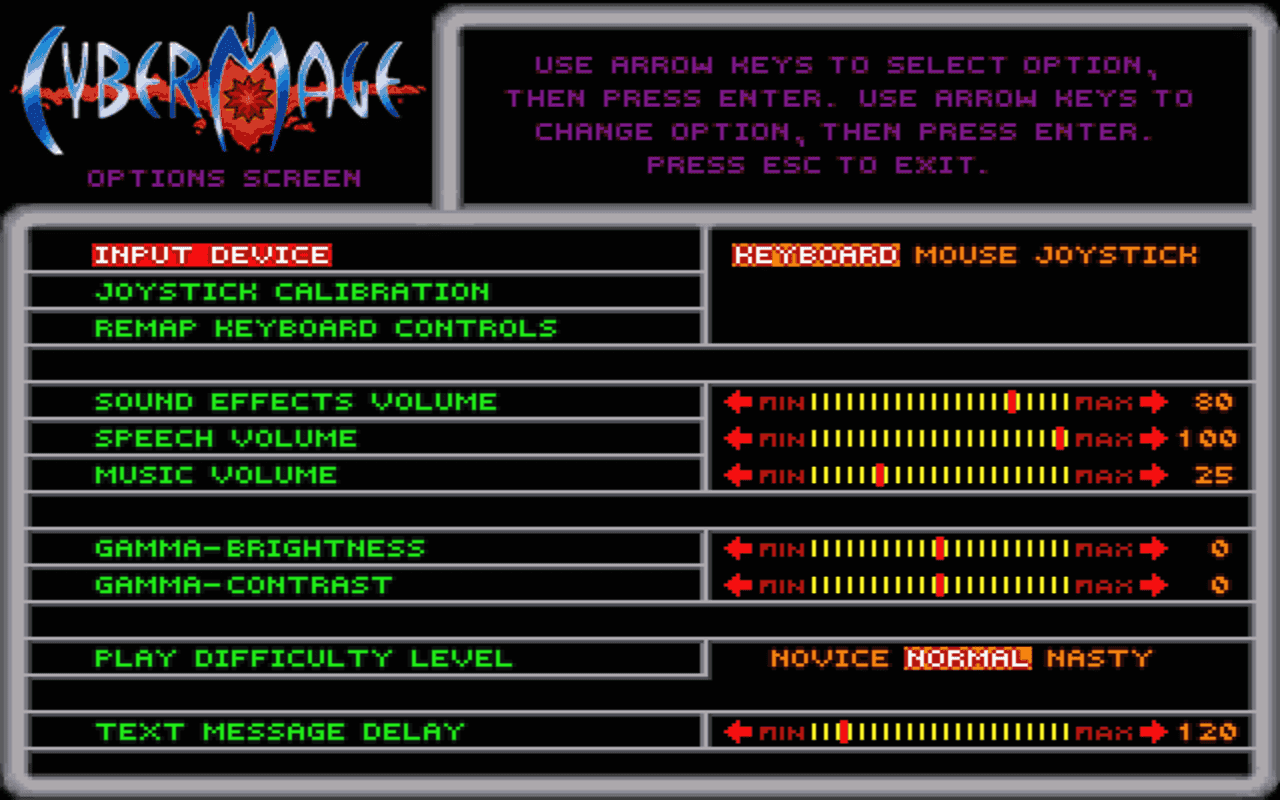
Task: Click the left arrow to decrease Speech Volume
Action: click(737, 438)
